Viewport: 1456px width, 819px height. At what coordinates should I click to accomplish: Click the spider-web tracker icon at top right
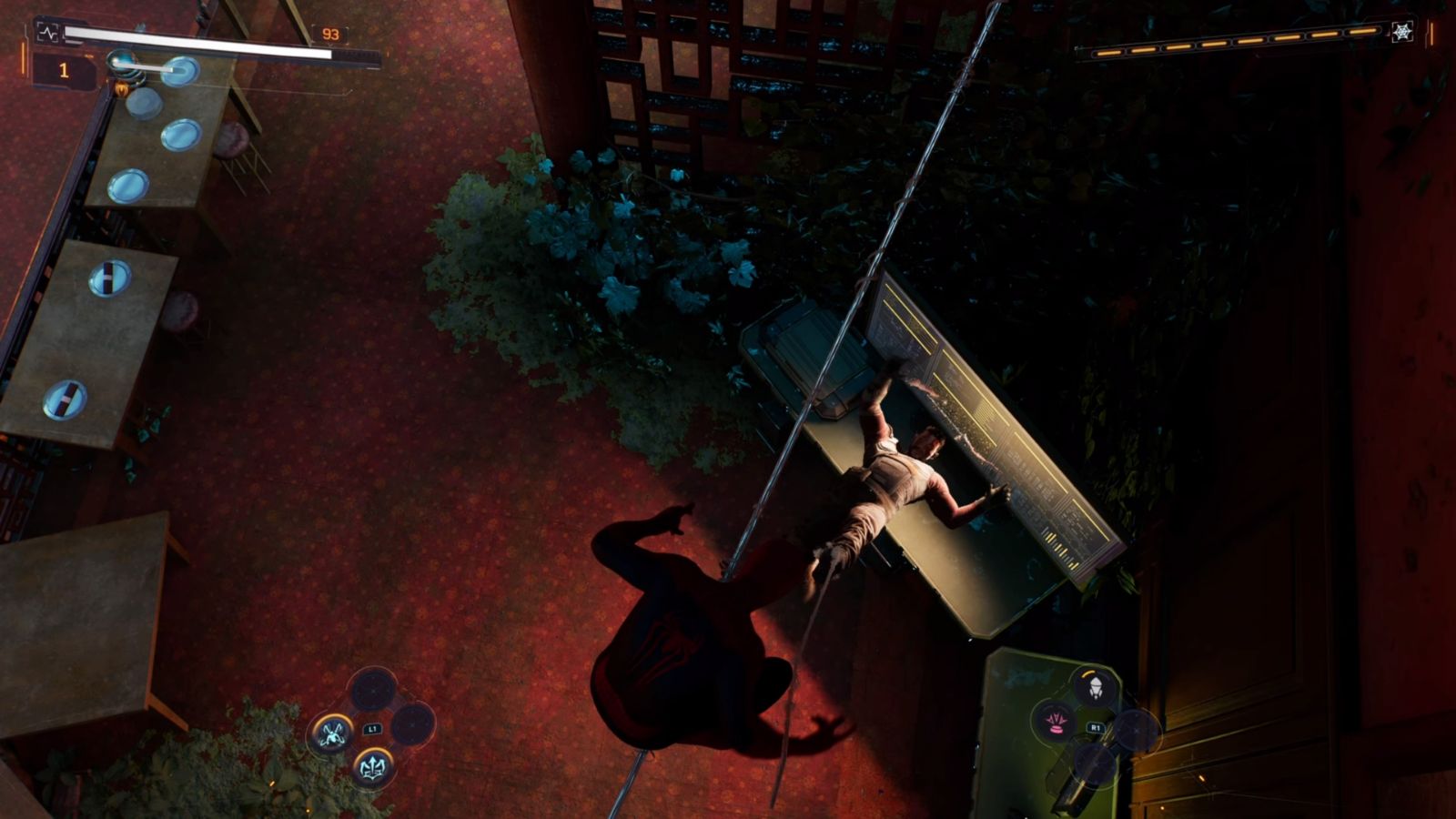click(1402, 32)
